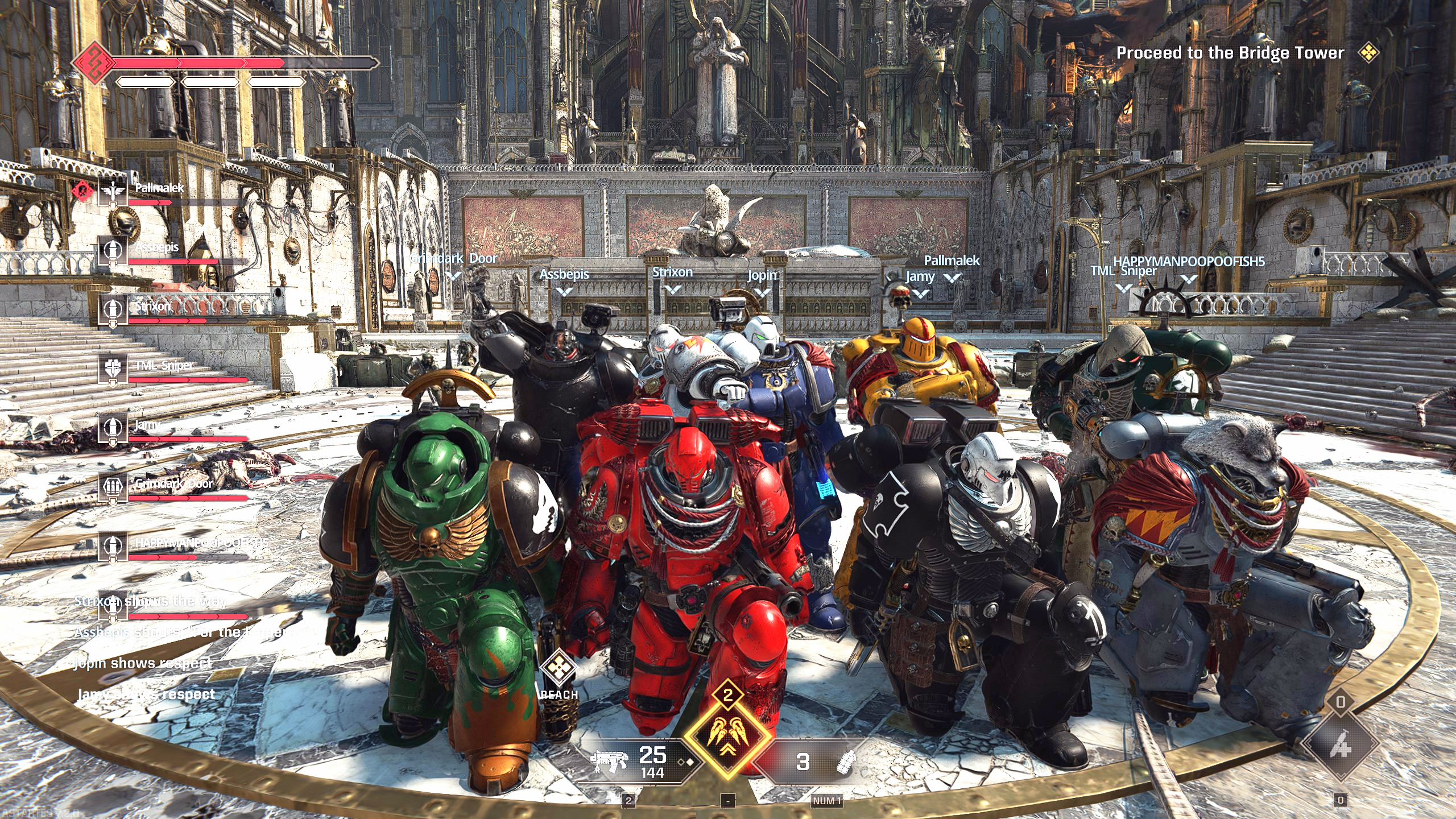The width and height of the screenshot is (1456, 819).
Task: Use the medicae stim diamond slot
Action: coord(1340,744)
